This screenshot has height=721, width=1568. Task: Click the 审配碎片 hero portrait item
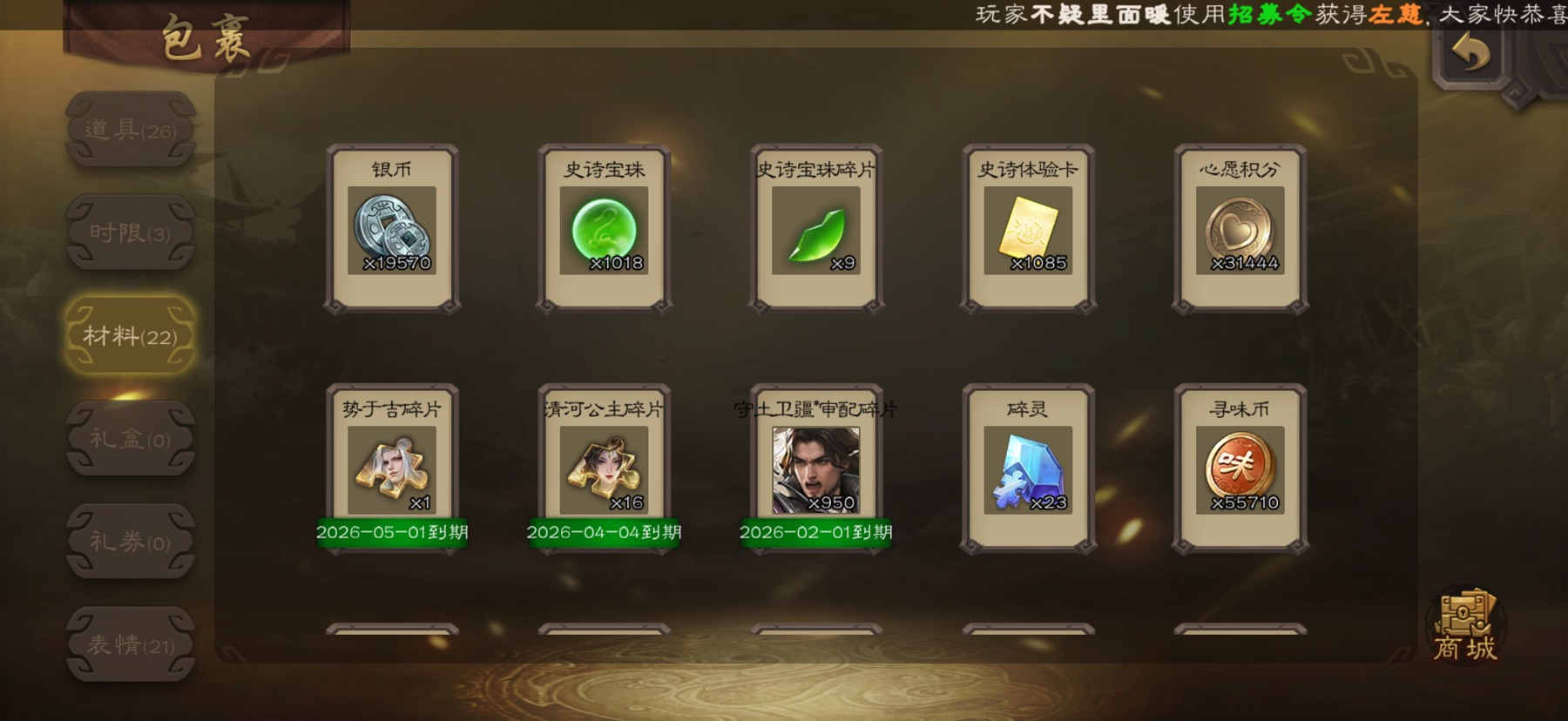816,470
